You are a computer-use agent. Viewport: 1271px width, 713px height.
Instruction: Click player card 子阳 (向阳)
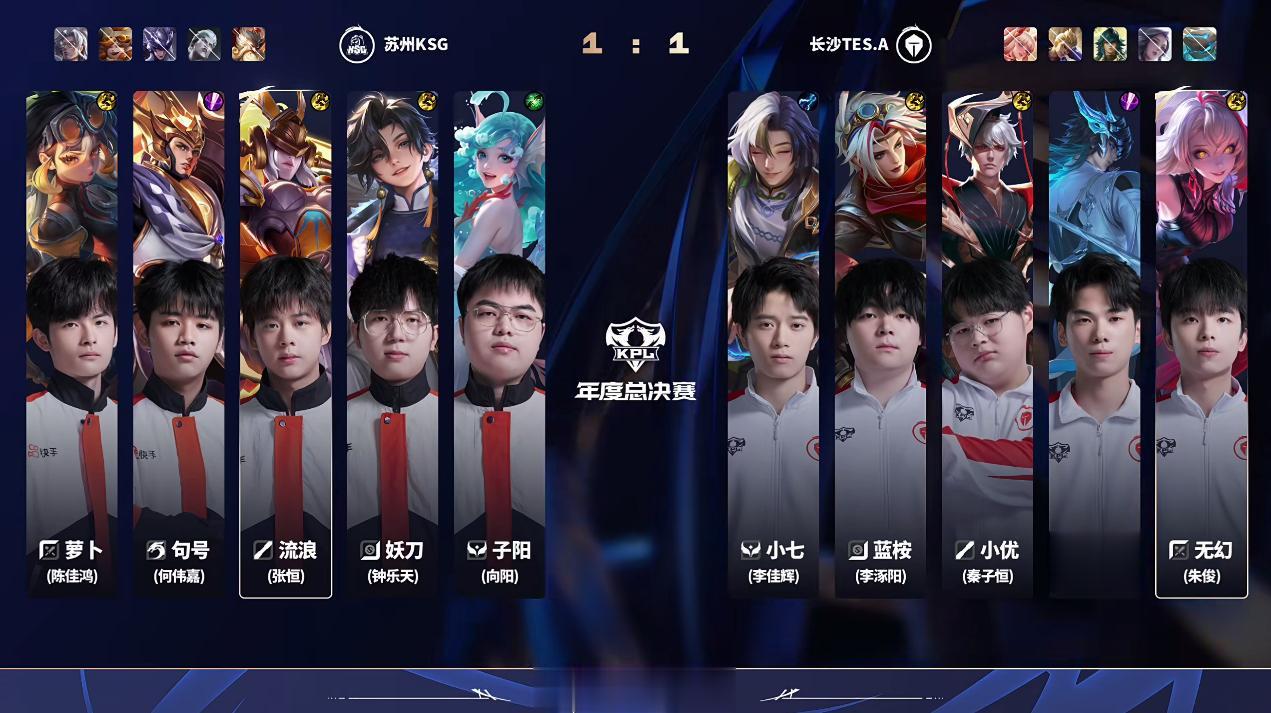(499, 345)
